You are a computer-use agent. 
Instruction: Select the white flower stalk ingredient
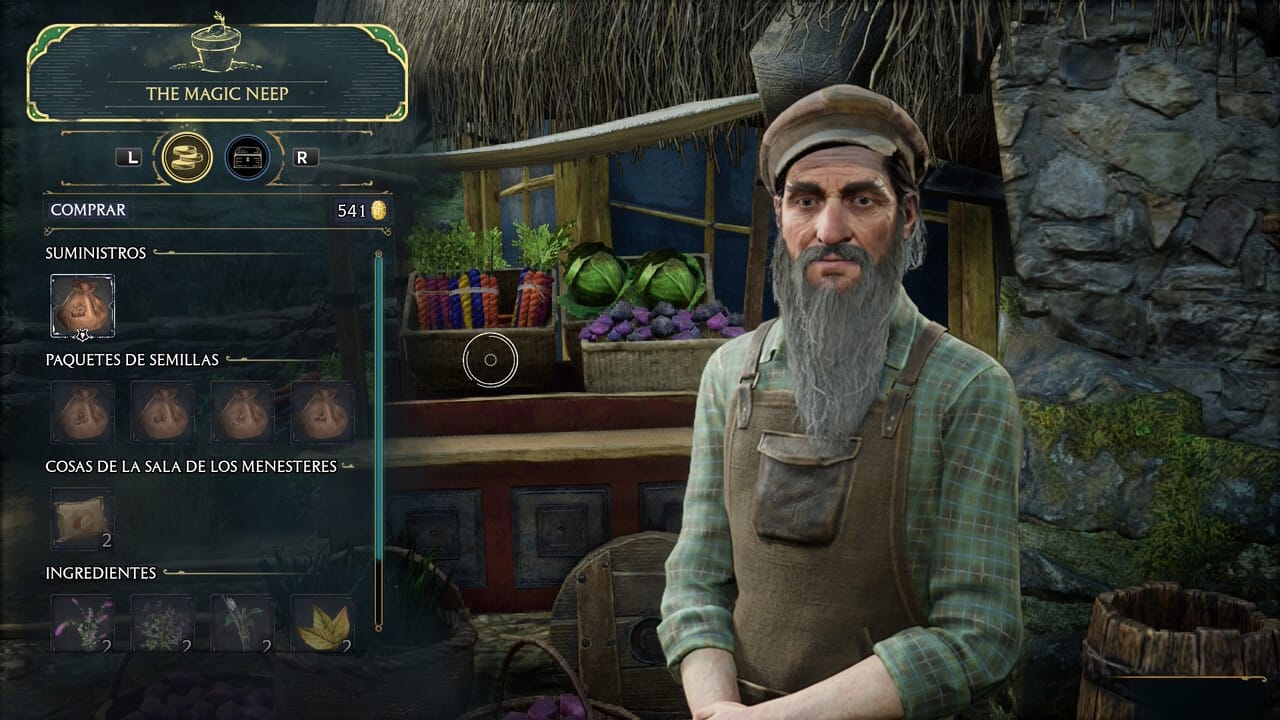point(242,624)
